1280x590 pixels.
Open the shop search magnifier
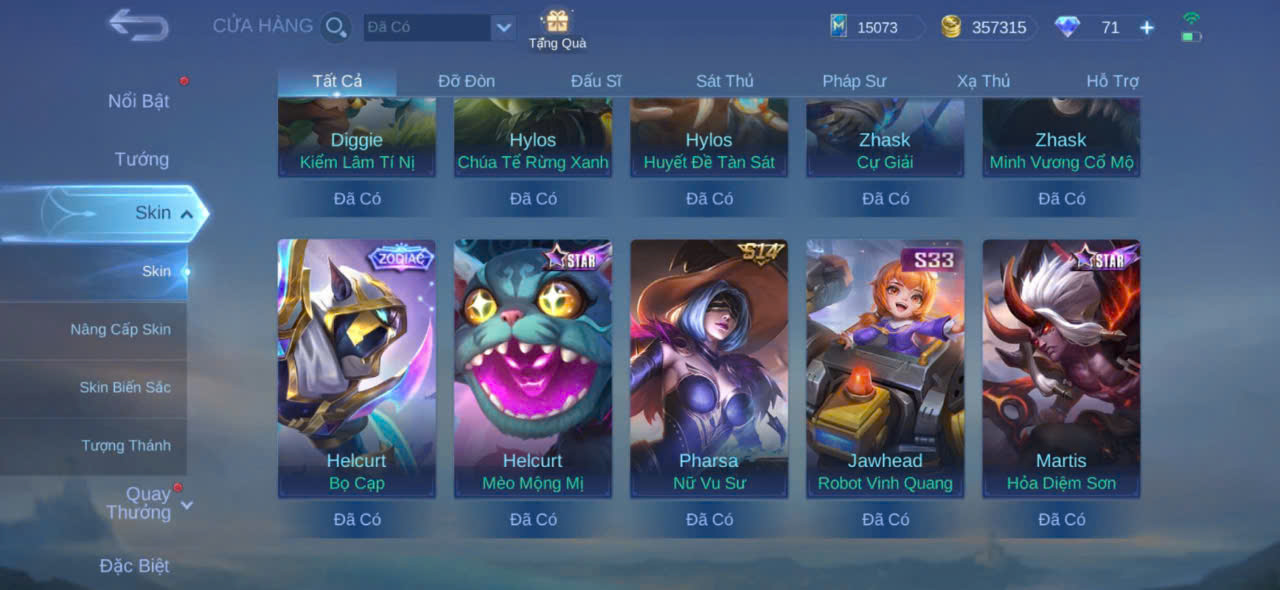336,27
